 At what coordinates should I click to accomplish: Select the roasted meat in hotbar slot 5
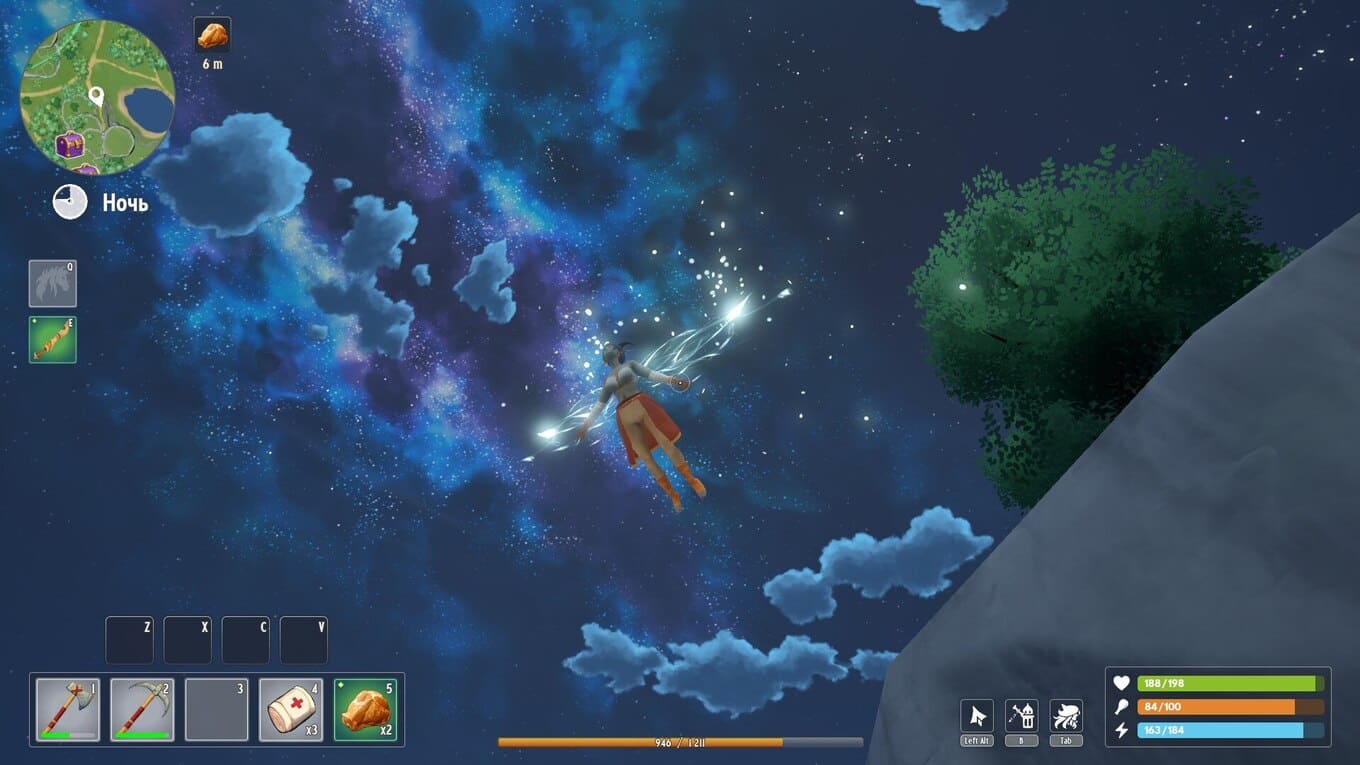365,709
